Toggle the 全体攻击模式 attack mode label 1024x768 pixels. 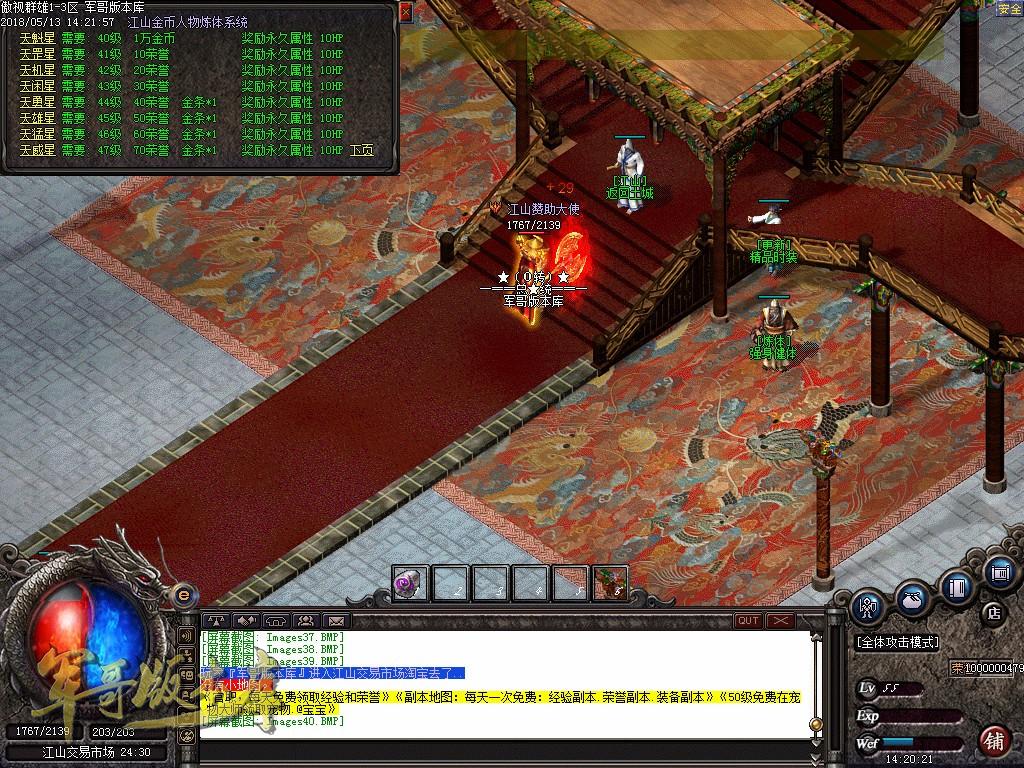coord(898,642)
